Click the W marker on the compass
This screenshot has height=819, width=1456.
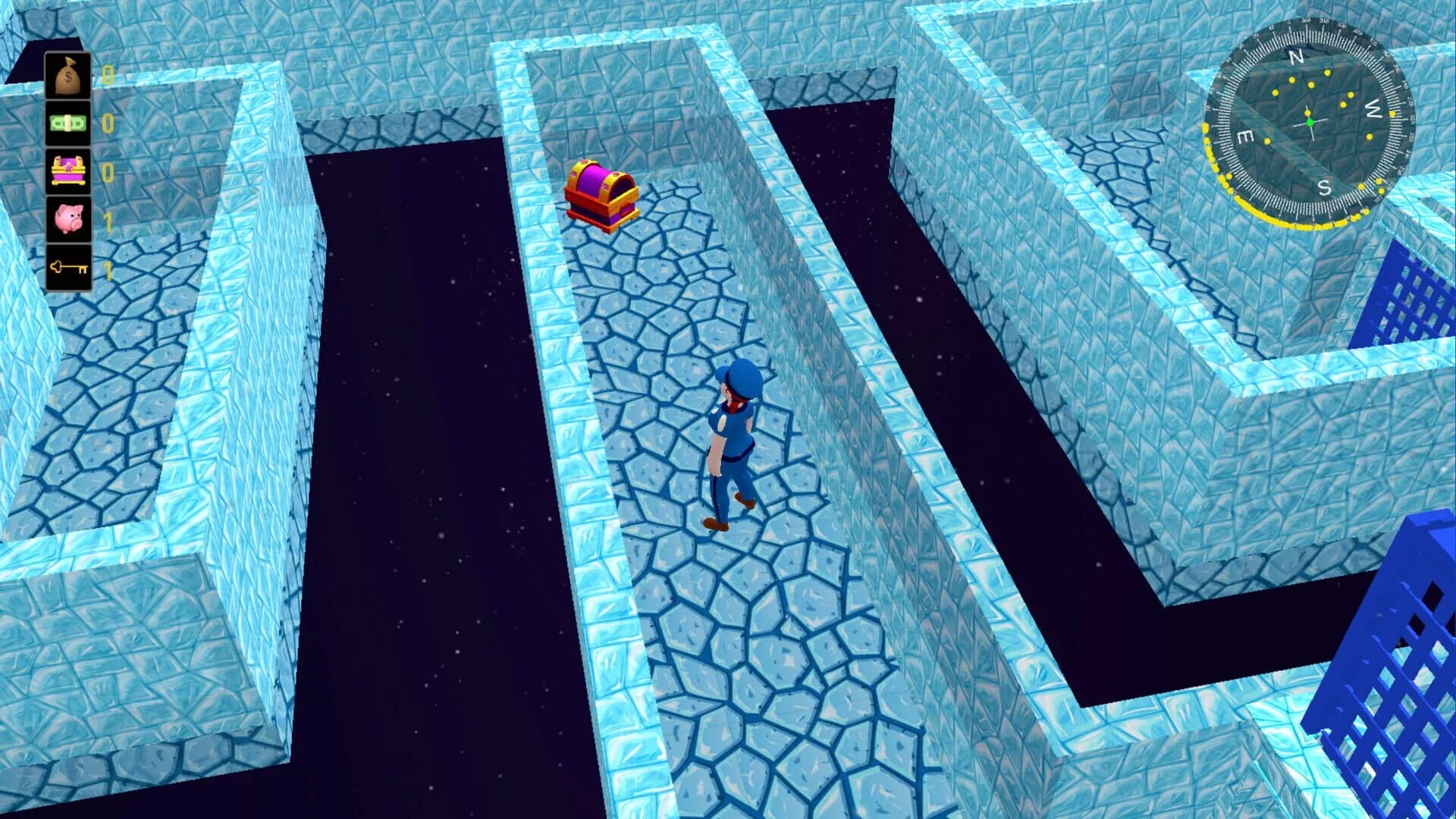point(1374,108)
